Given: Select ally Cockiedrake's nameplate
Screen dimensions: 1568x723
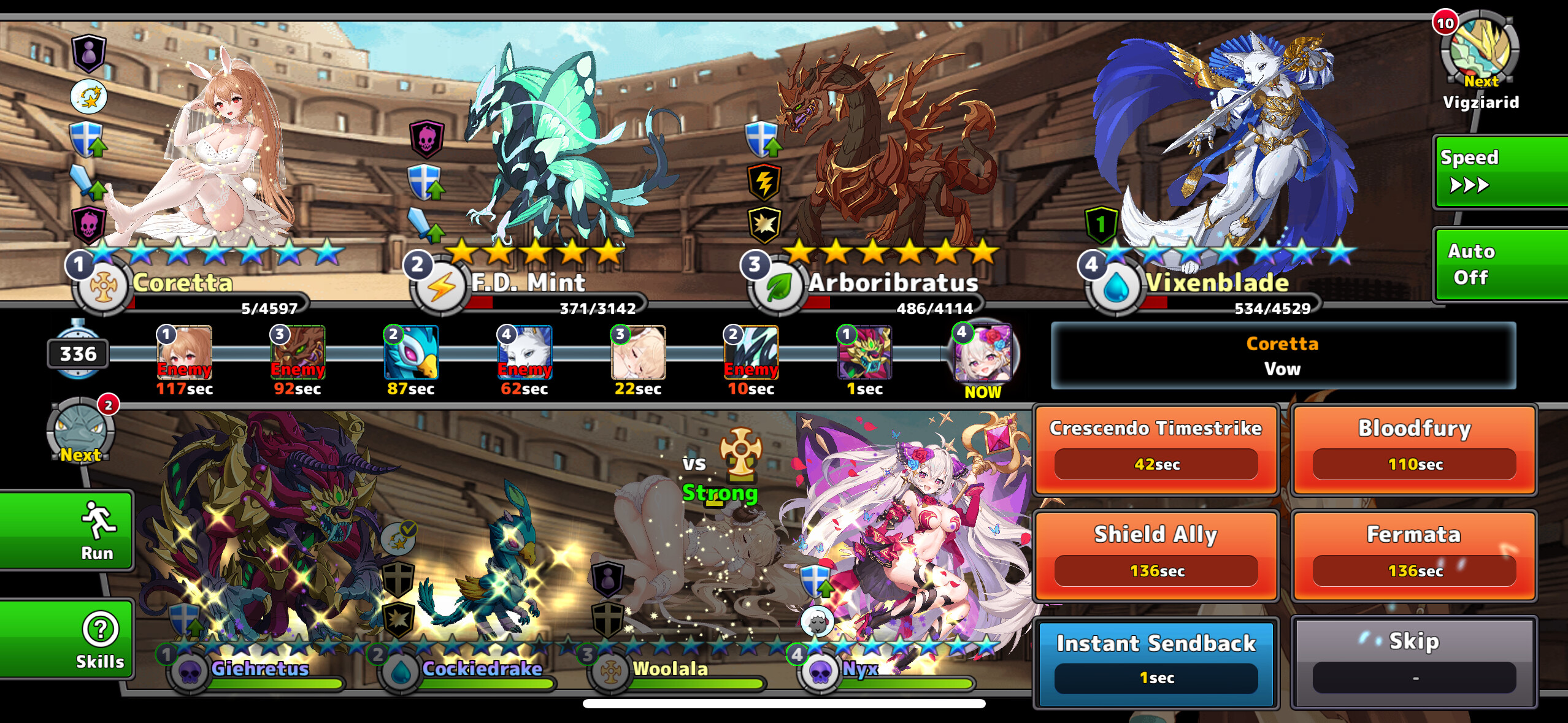Looking at the screenshot, I should tap(482, 669).
